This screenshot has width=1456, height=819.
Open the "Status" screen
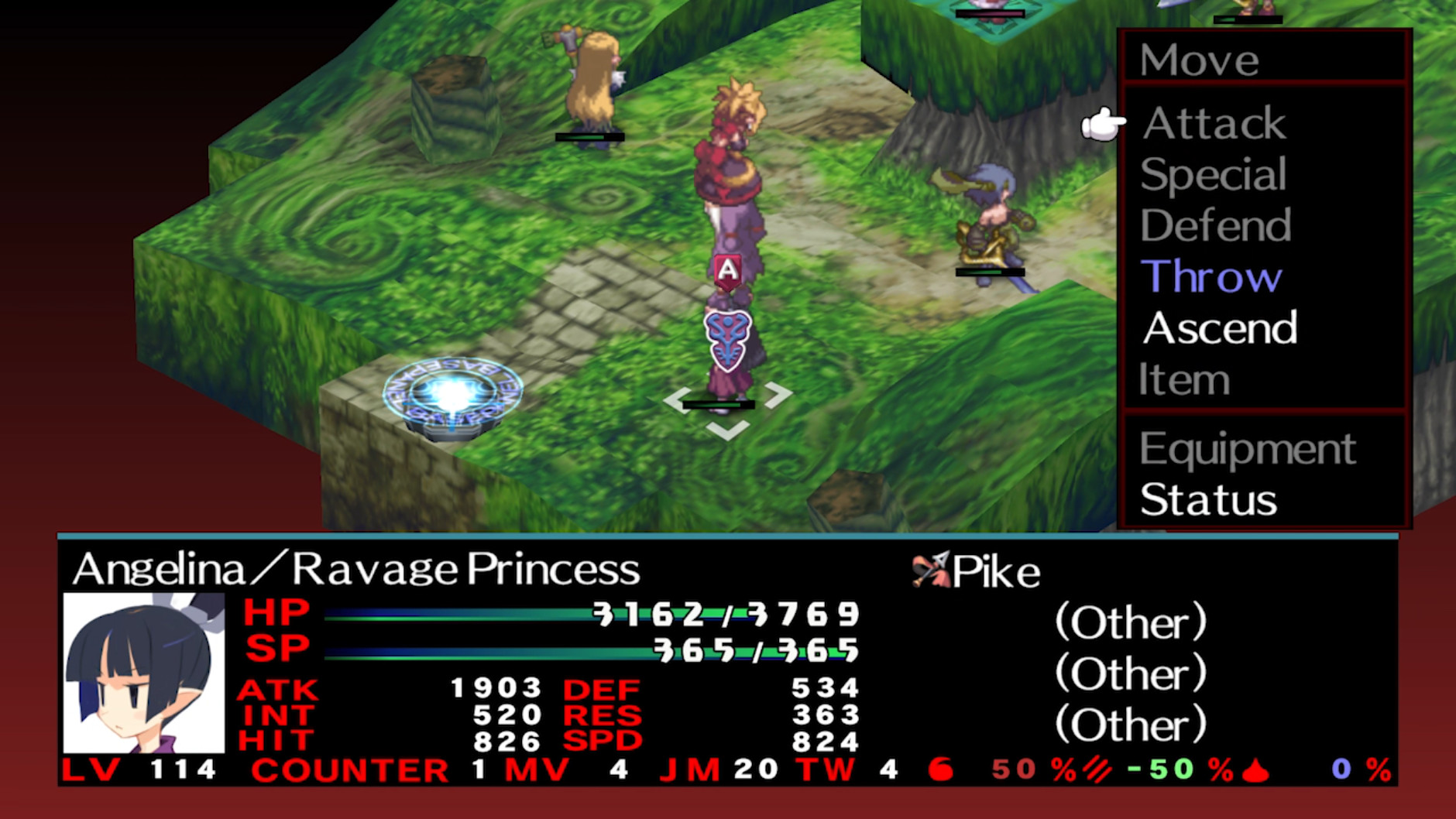(1208, 501)
